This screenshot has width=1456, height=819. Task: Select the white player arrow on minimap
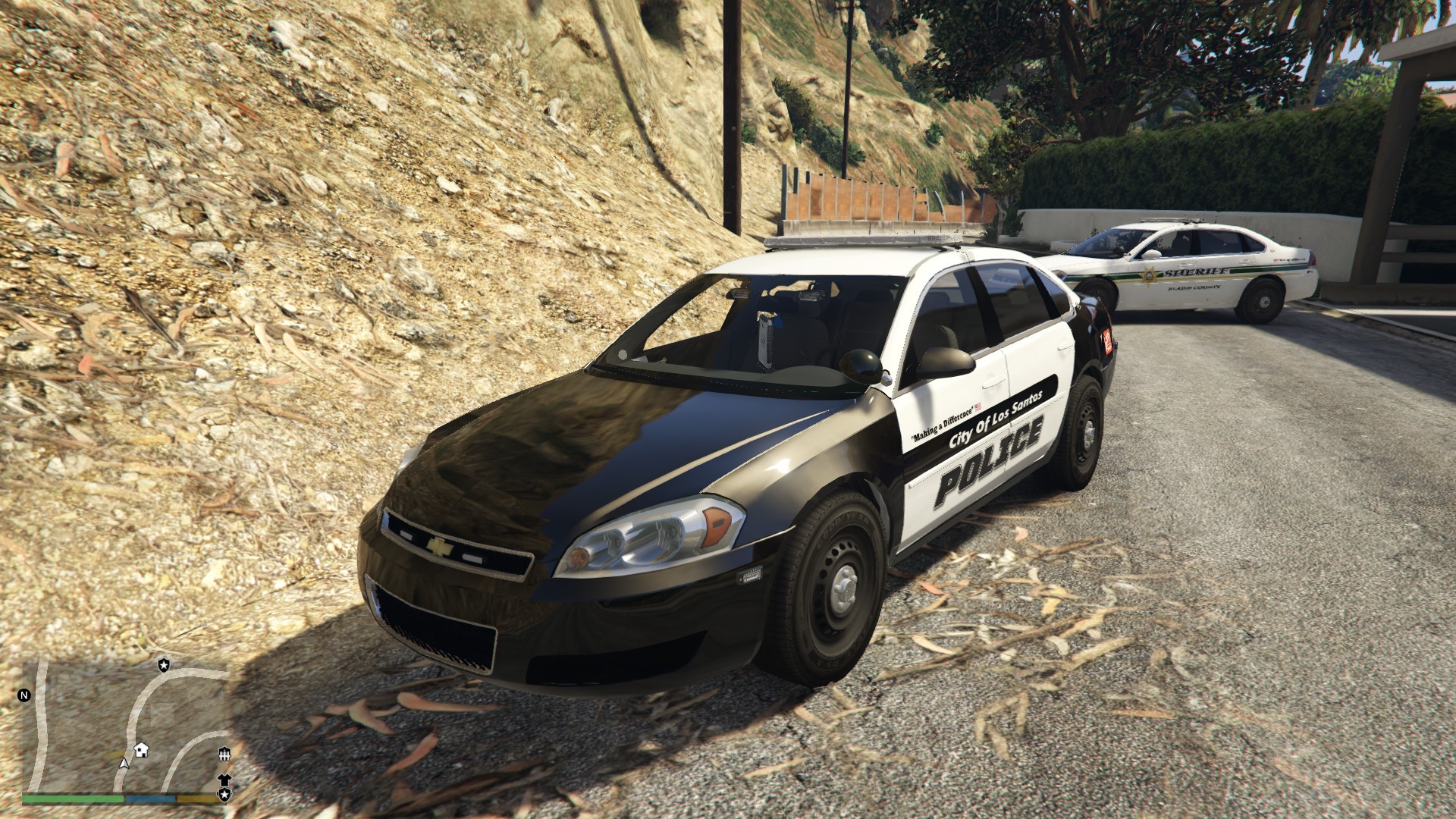click(124, 762)
